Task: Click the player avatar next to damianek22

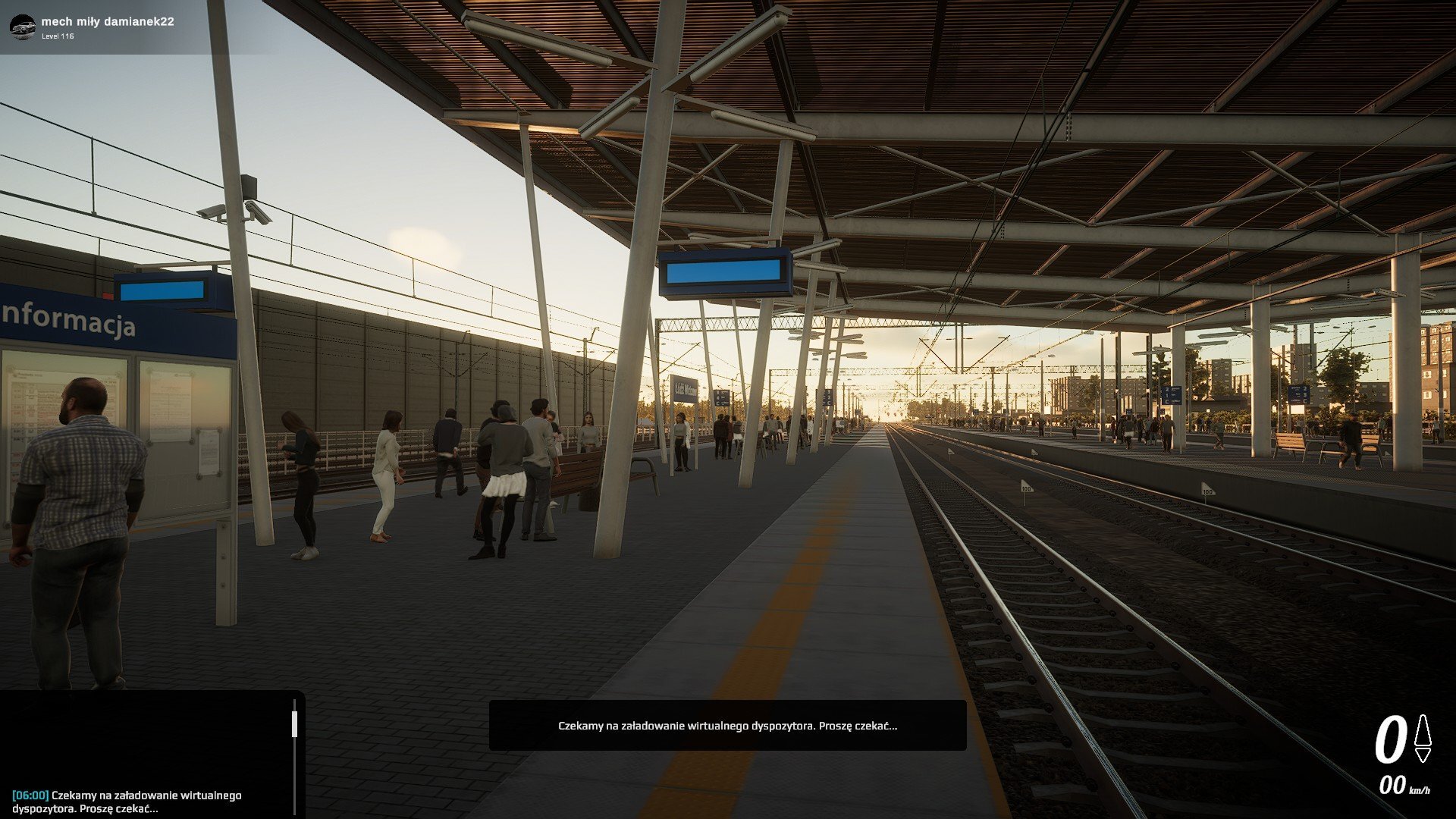Action: 22,27
